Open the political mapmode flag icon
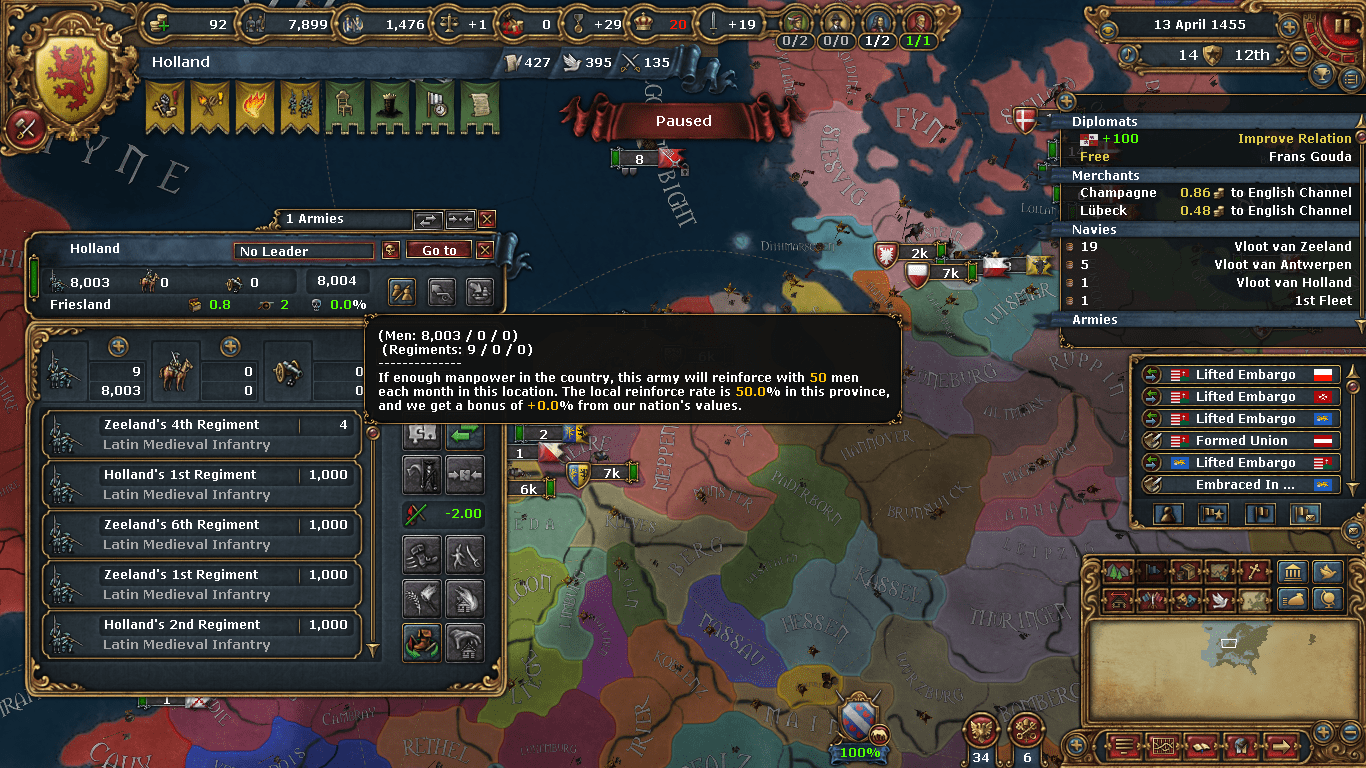Image resolution: width=1366 pixels, height=768 pixels. click(1150, 573)
